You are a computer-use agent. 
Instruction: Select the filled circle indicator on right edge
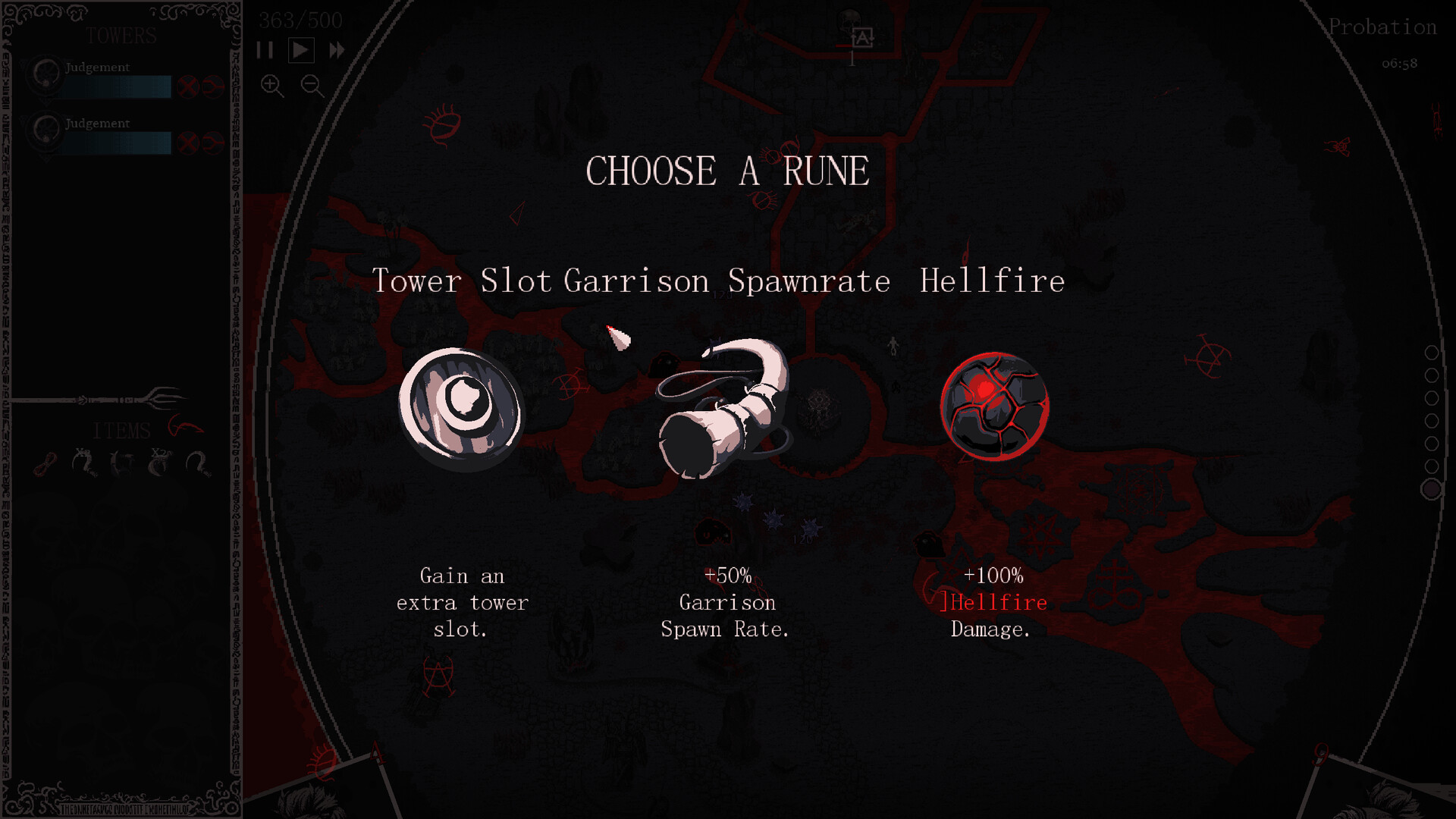[x=1432, y=488]
